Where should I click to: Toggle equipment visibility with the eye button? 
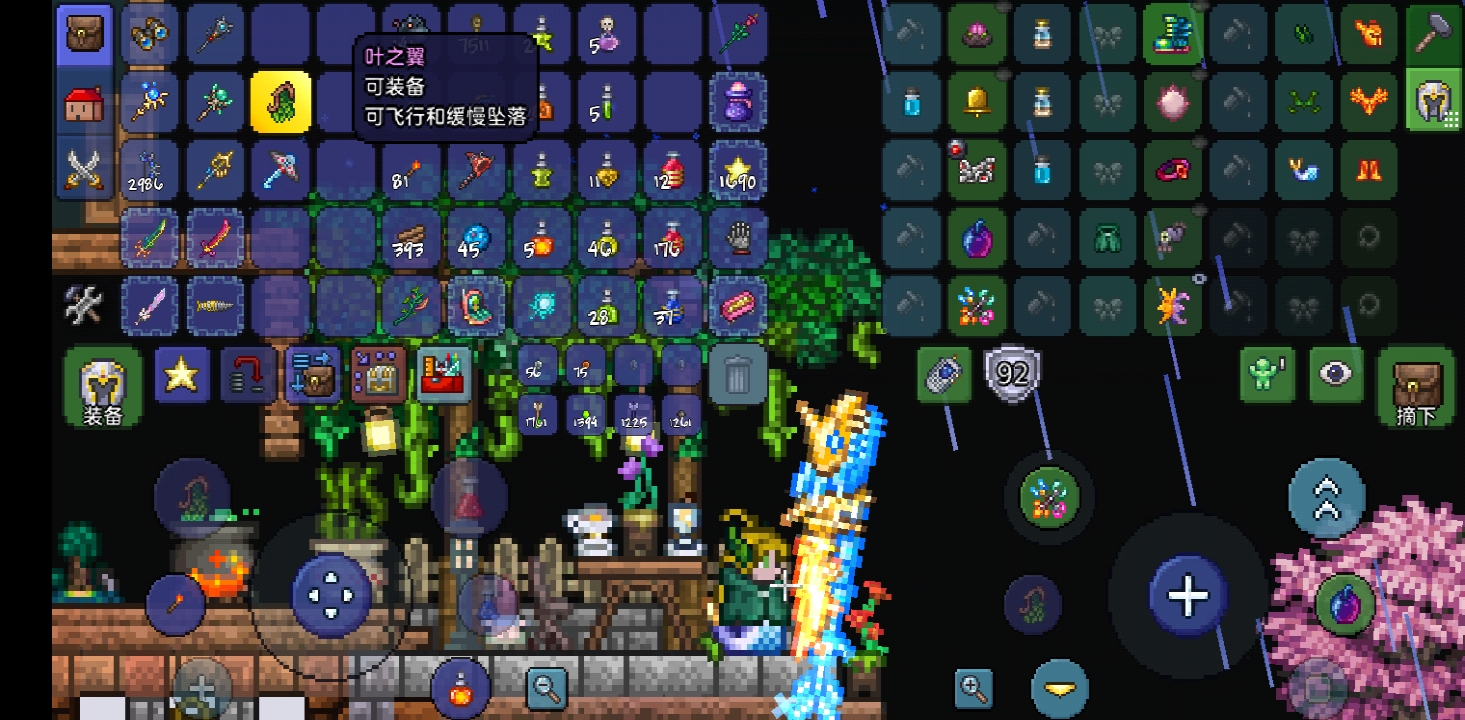point(1335,374)
